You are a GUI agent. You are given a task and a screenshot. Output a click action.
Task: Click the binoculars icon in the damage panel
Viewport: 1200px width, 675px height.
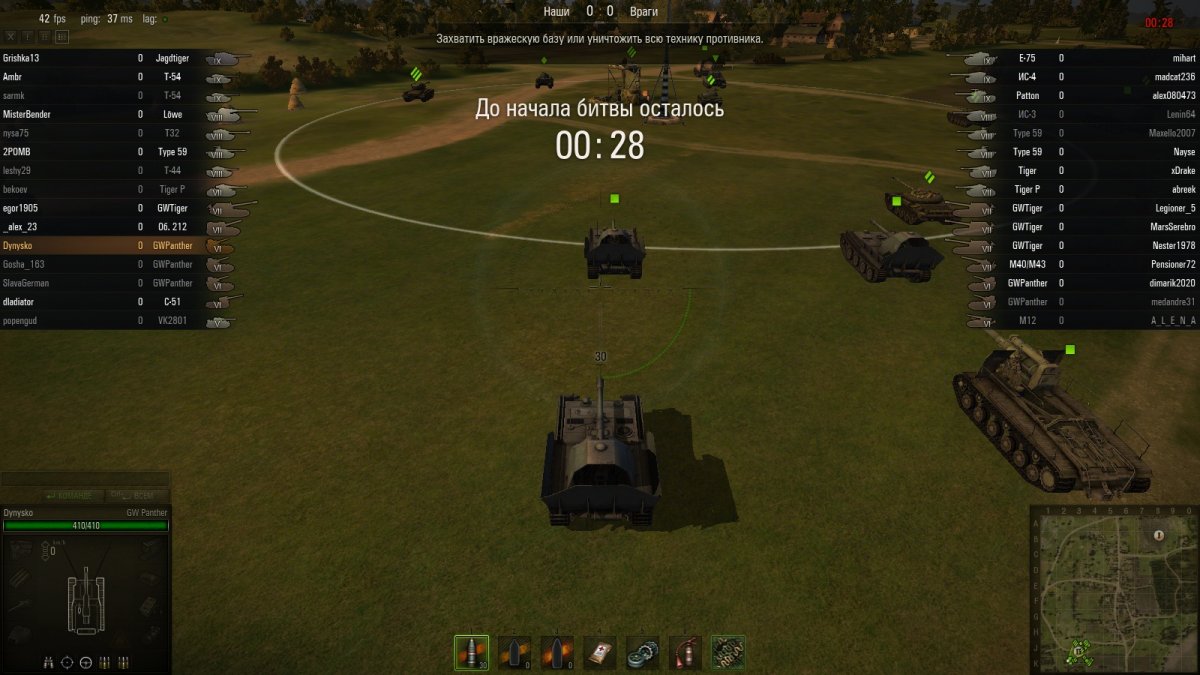pyautogui.click(x=49, y=662)
